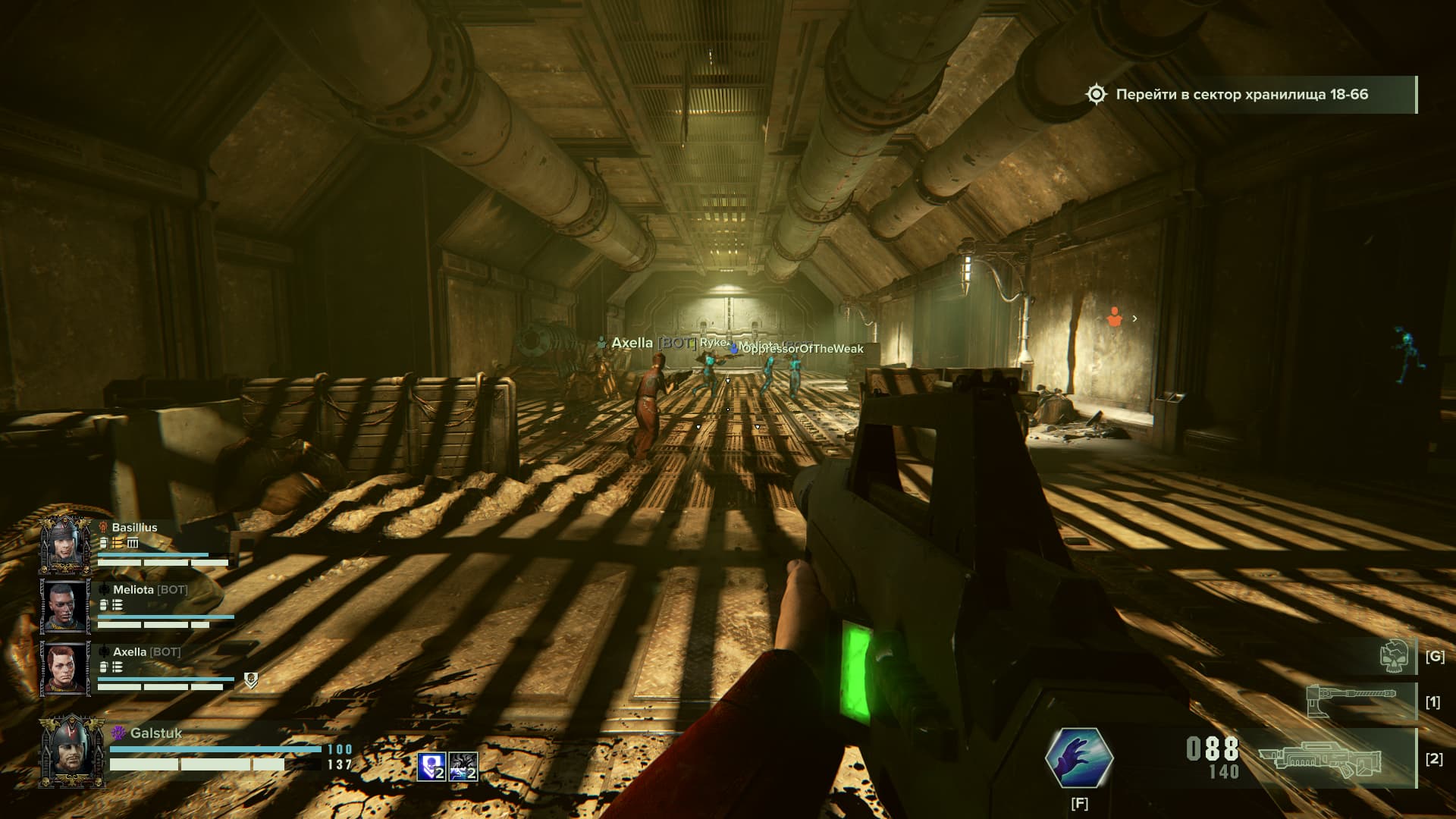
Task: Click the blue figure buff icon
Action: coord(431,767)
